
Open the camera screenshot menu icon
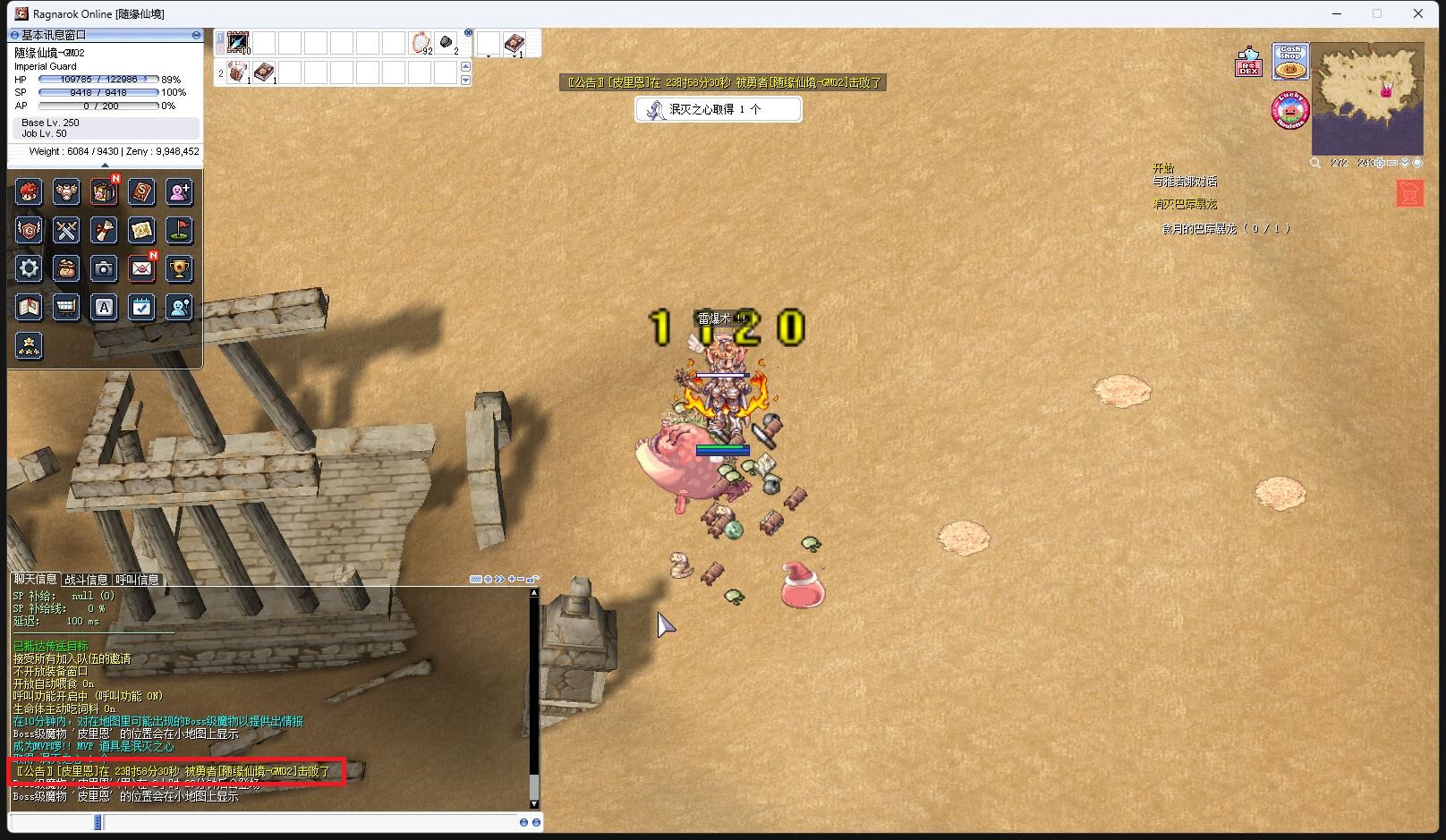point(104,268)
